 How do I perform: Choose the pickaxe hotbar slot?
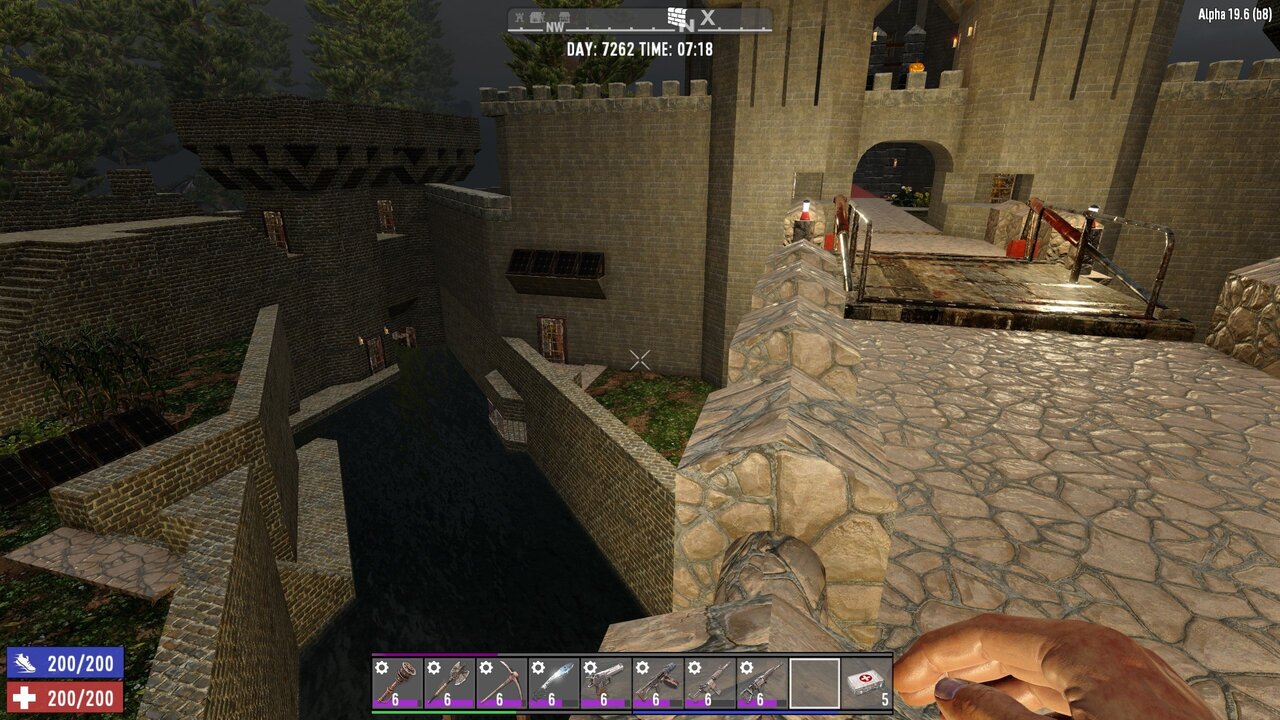click(x=502, y=683)
